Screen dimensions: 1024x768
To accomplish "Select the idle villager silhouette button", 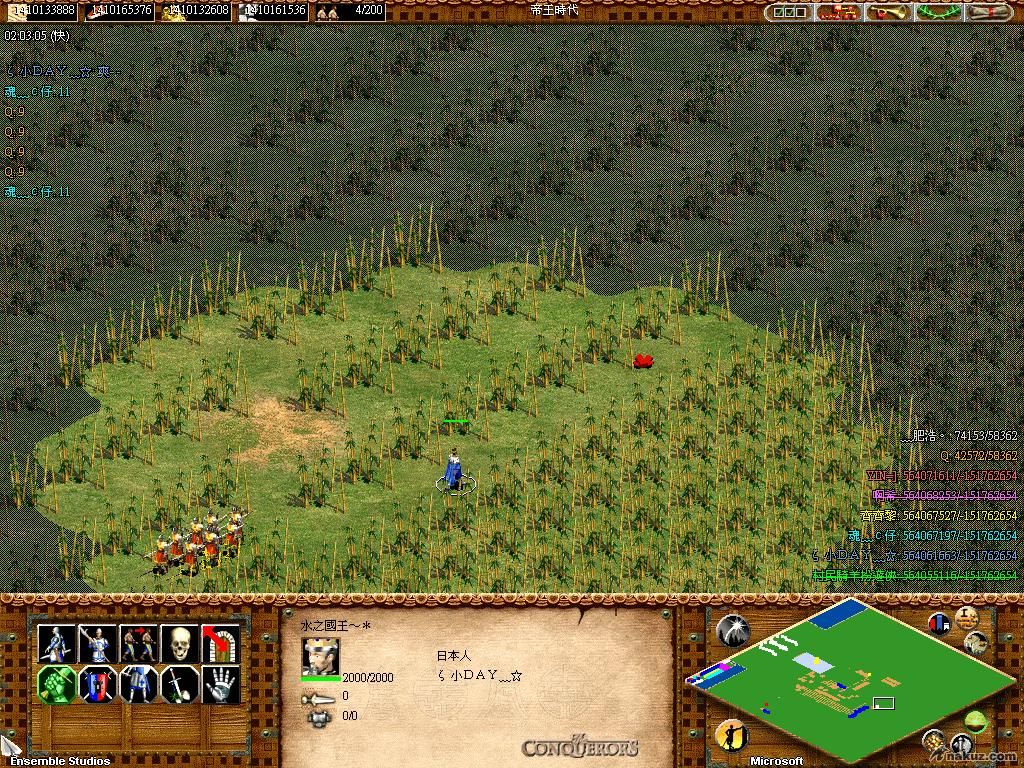I will [x=733, y=736].
